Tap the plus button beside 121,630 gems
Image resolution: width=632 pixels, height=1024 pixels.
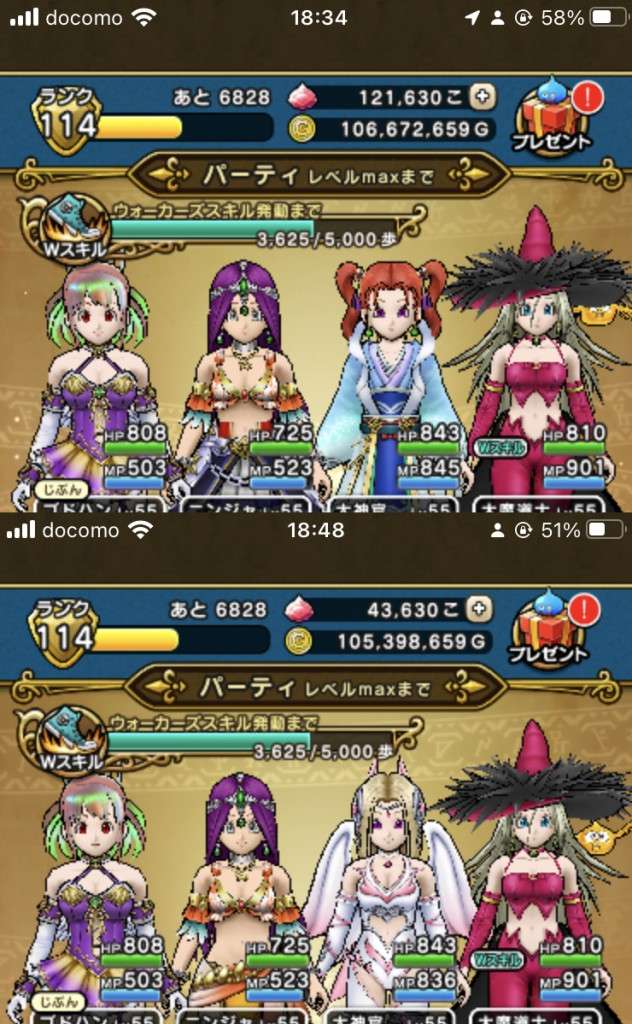click(x=484, y=97)
